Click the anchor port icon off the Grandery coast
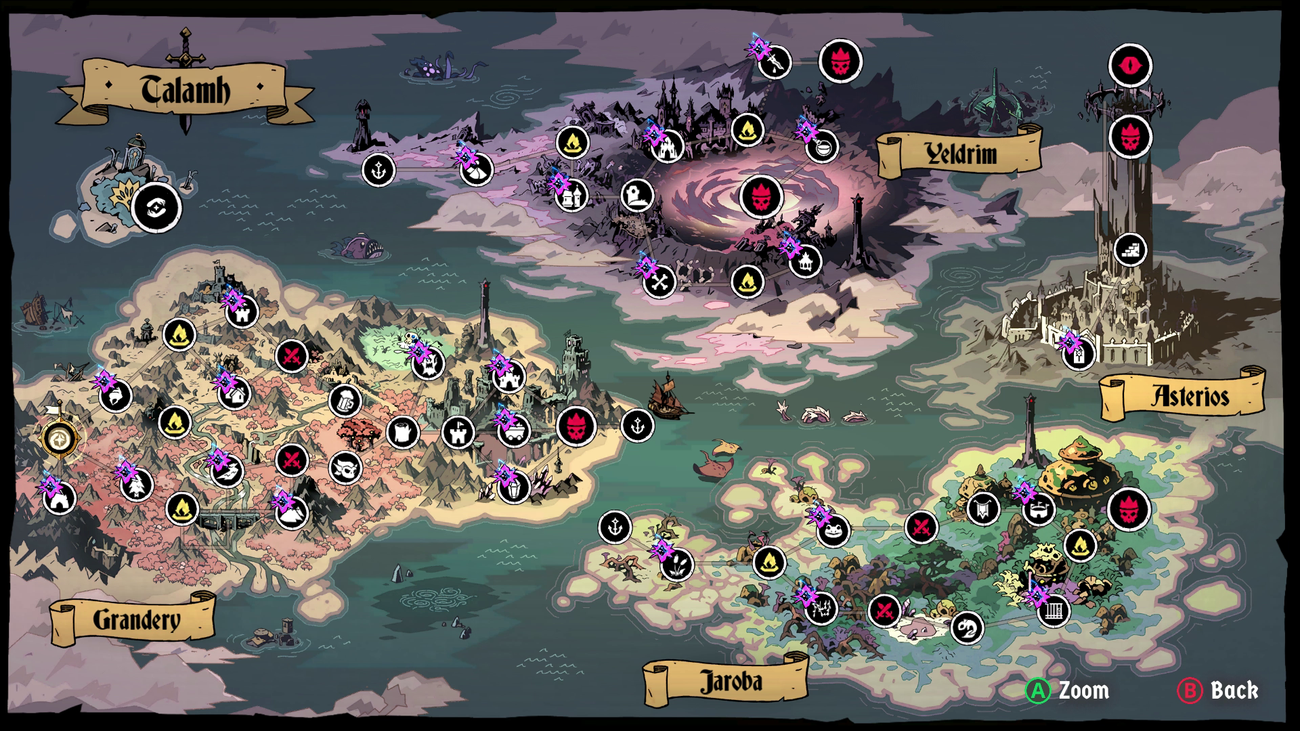The width and height of the screenshot is (1300, 731). tap(637, 424)
